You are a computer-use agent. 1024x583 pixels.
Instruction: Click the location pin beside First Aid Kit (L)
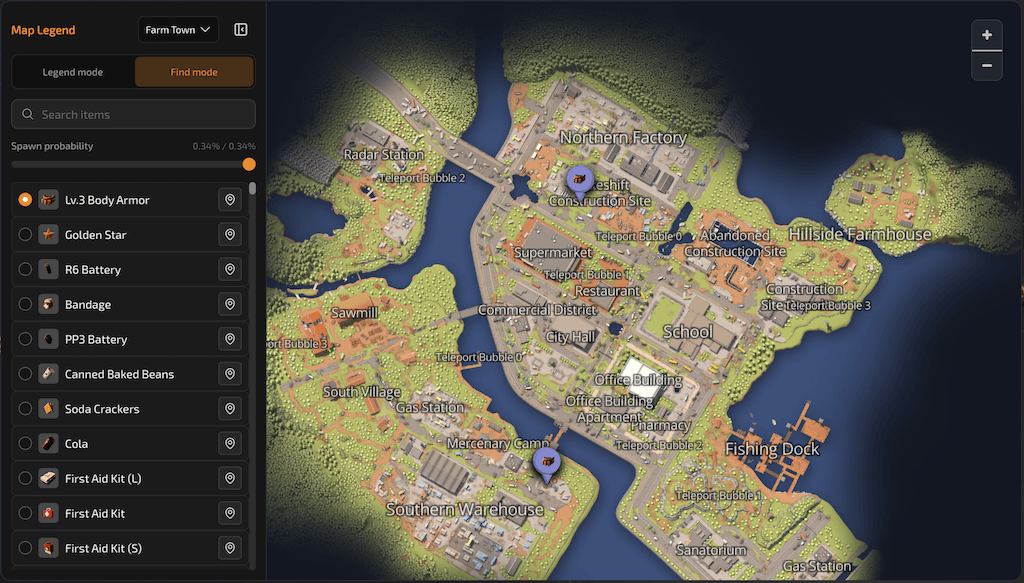point(230,479)
